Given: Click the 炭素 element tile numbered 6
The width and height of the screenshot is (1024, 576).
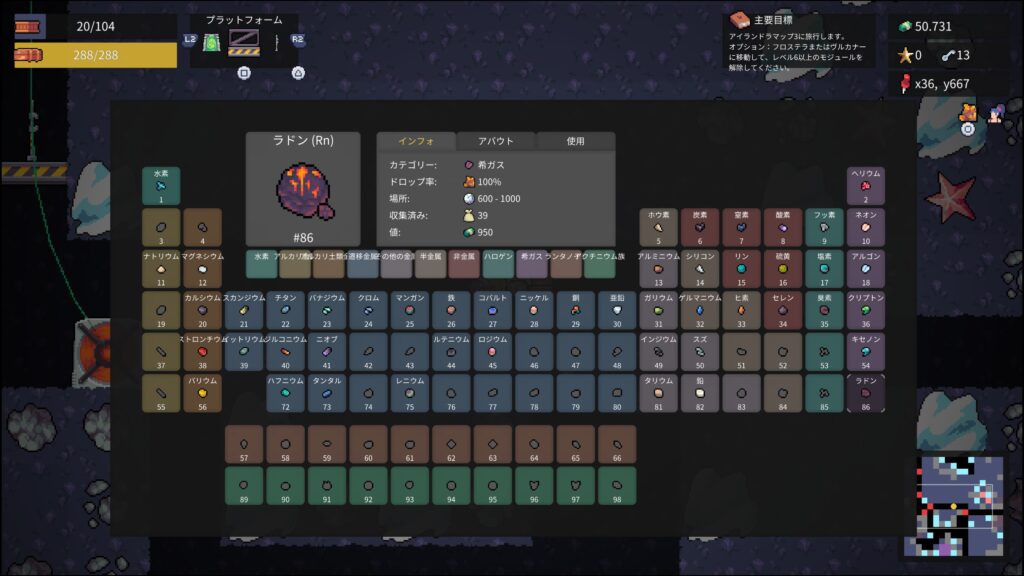Looking at the screenshot, I should pos(699,227).
